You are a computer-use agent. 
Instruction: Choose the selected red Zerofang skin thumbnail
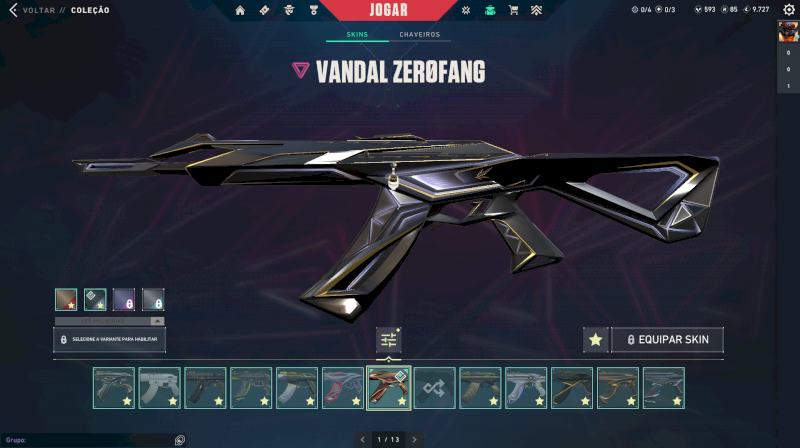(389, 388)
